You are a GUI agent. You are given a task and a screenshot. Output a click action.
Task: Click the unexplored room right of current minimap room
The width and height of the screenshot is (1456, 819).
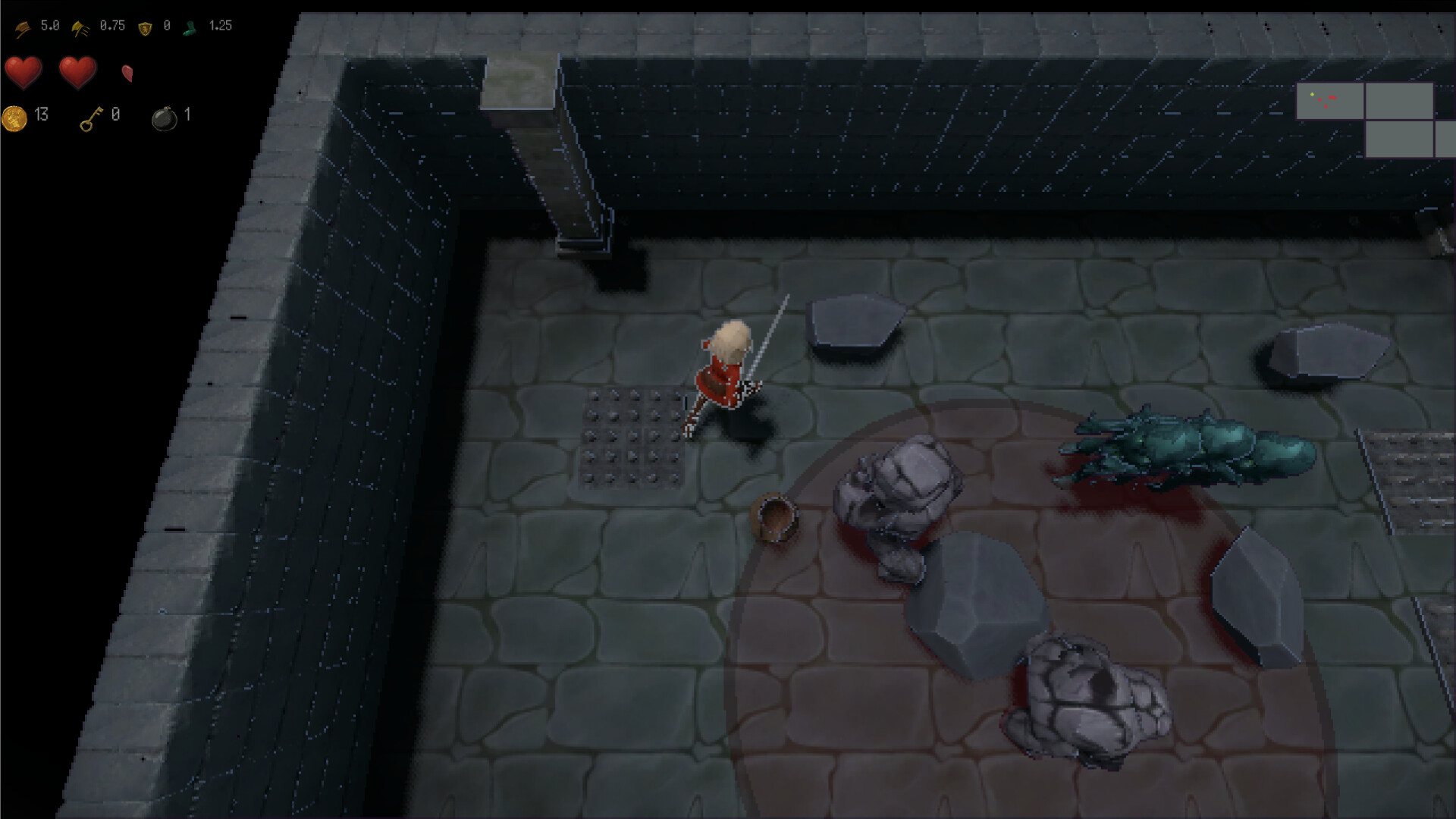pos(1399,100)
